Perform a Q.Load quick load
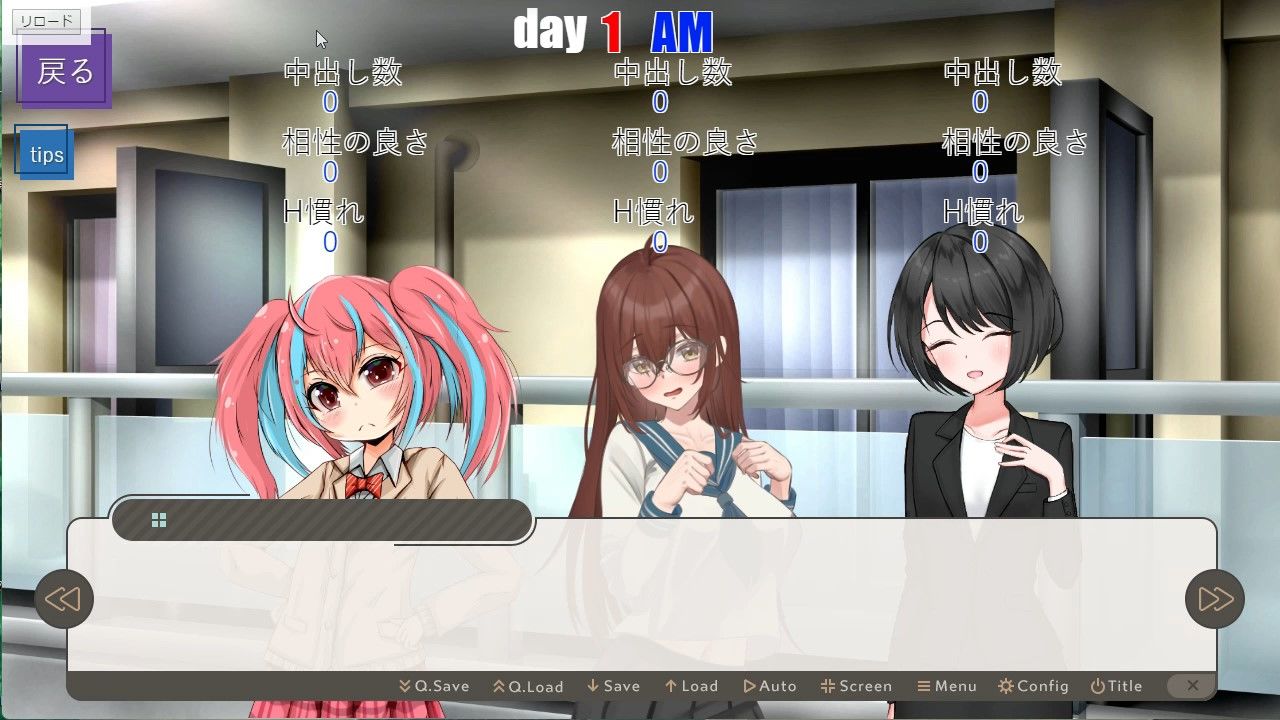The height and width of the screenshot is (720, 1280). click(529, 686)
